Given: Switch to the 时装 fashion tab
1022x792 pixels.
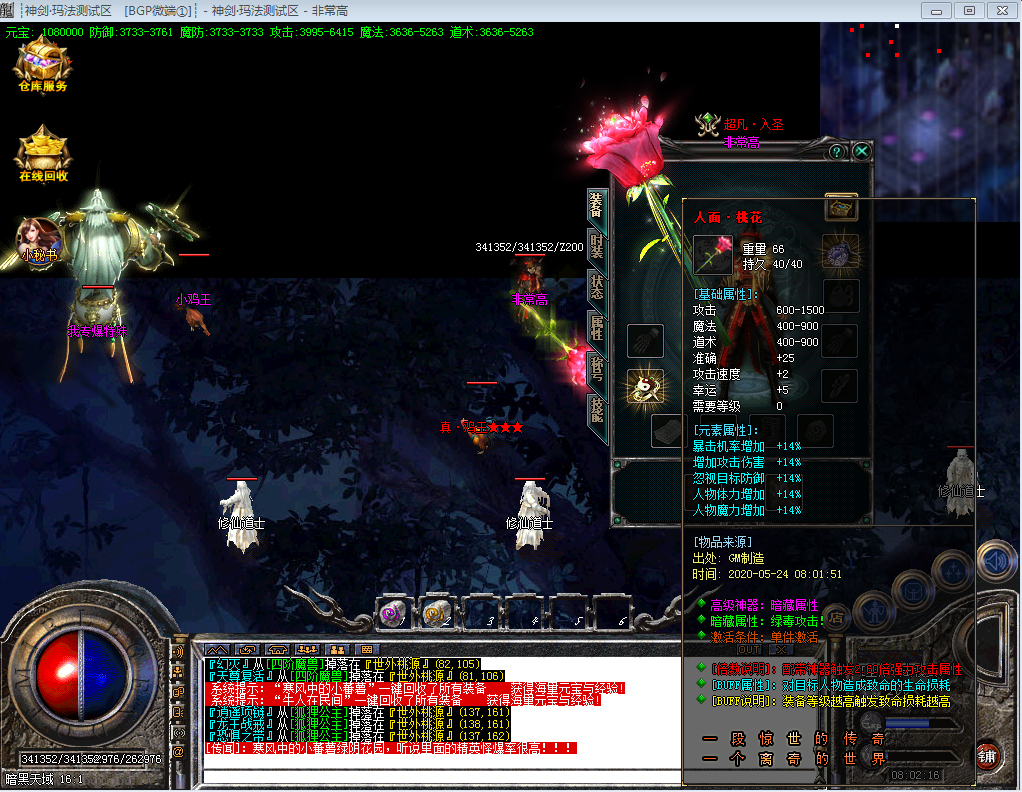Looking at the screenshot, I should point(596,247).
